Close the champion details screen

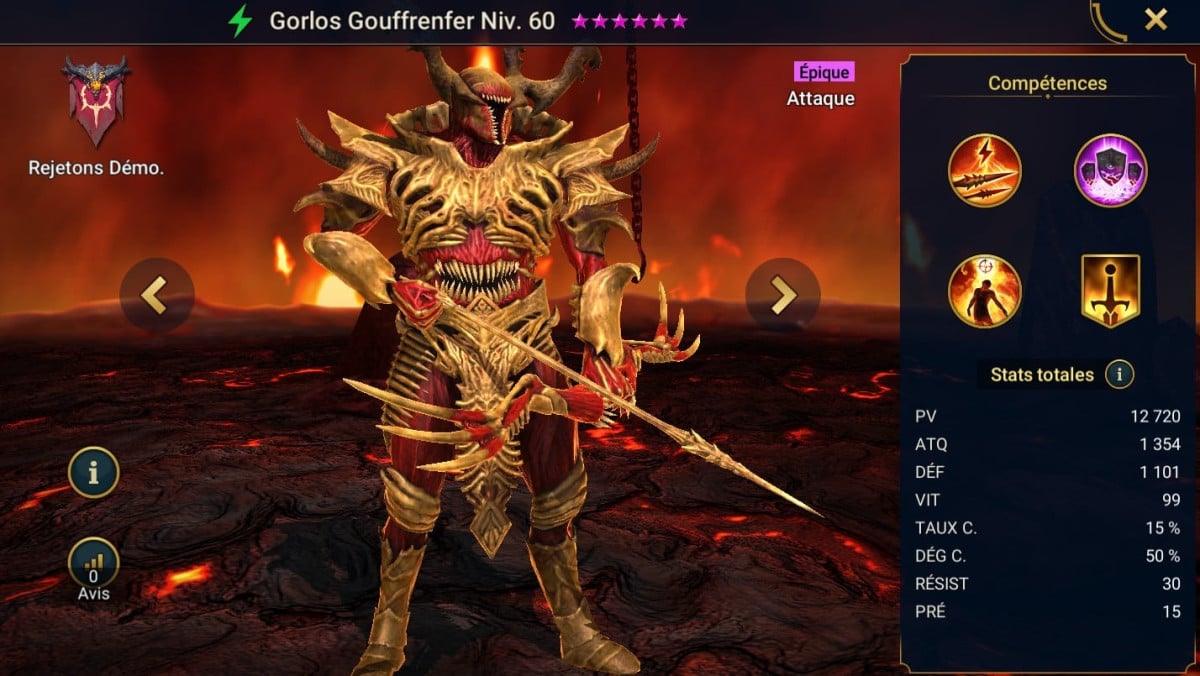click(x=1156, y=20)
